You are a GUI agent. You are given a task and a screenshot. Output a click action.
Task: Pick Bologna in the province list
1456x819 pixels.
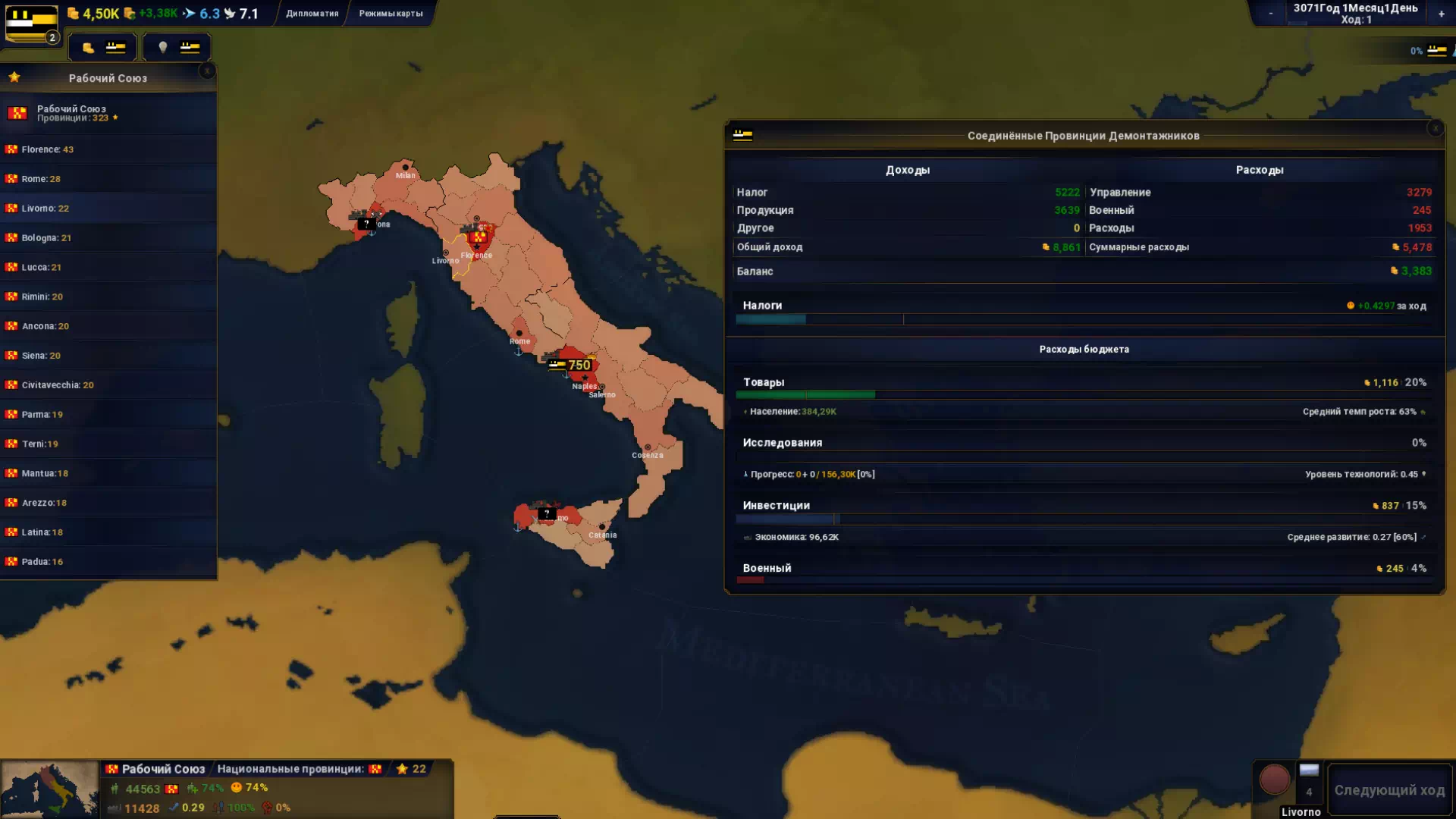46,238
